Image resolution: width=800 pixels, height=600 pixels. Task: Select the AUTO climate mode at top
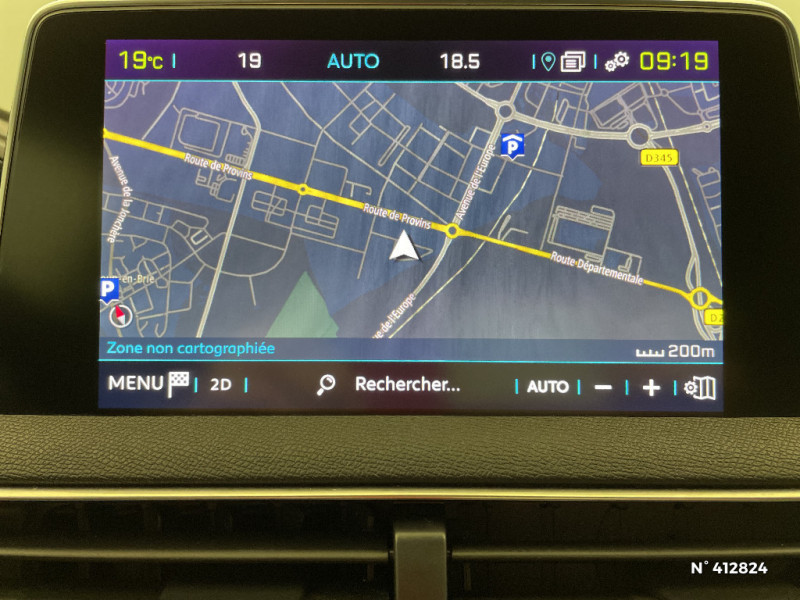tap(353, 61)
